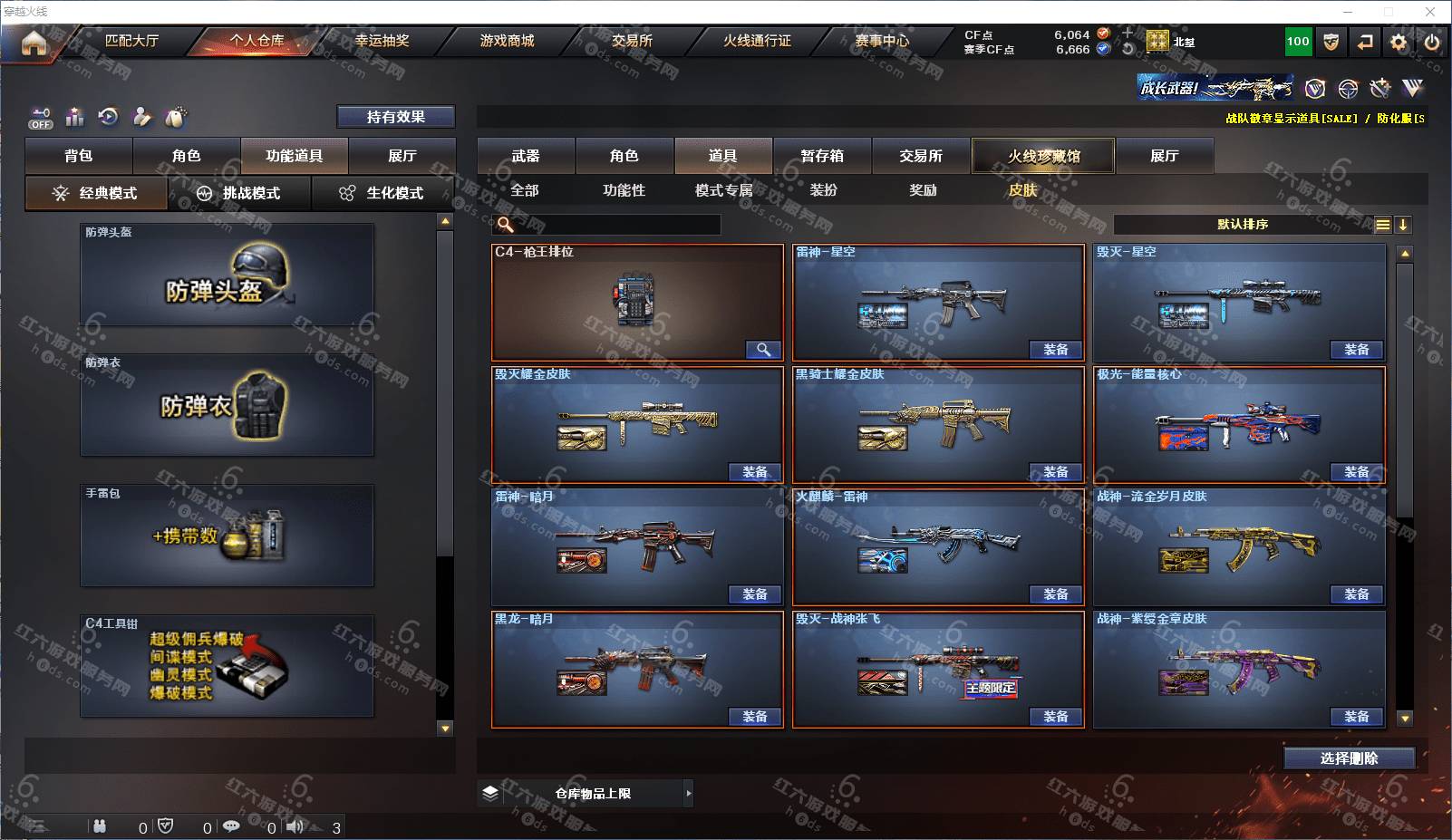
Task: Go to the 游戏商城 shop
Action: click(x=507, y=41)
